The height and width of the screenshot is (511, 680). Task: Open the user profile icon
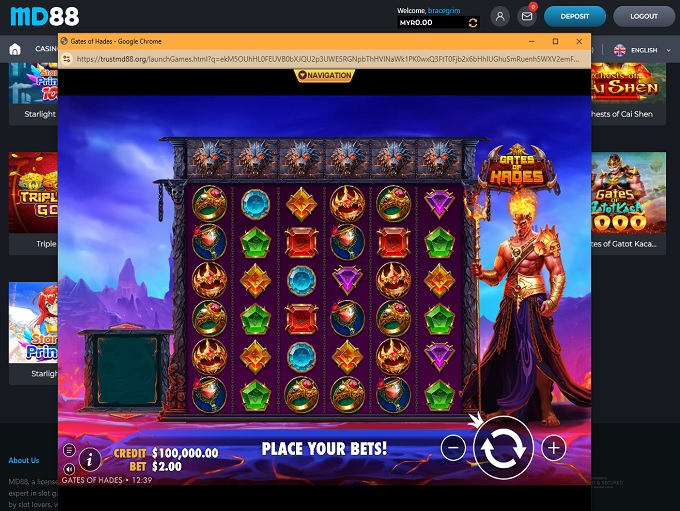pos(500,16)
